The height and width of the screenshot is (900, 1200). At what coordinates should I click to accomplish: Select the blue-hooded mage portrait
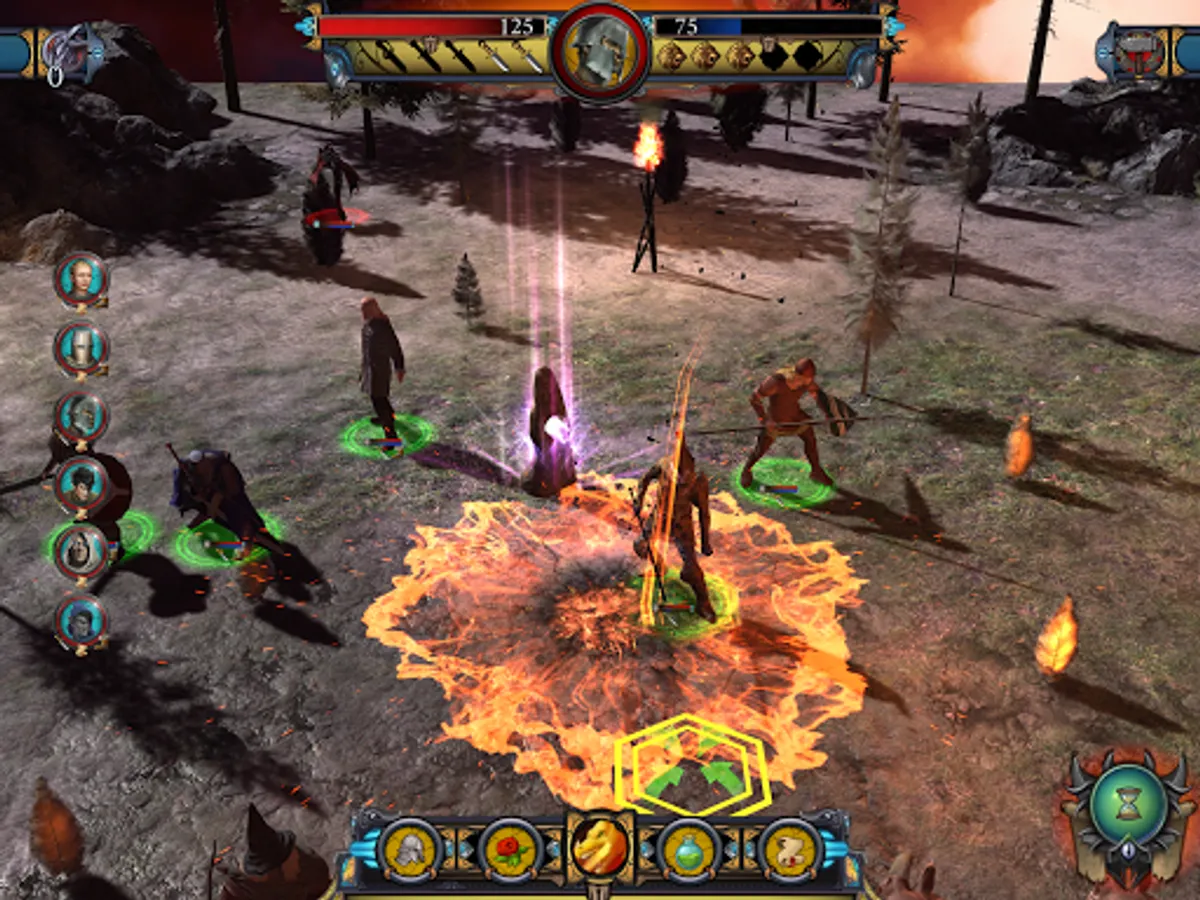[x=81, y=620]
